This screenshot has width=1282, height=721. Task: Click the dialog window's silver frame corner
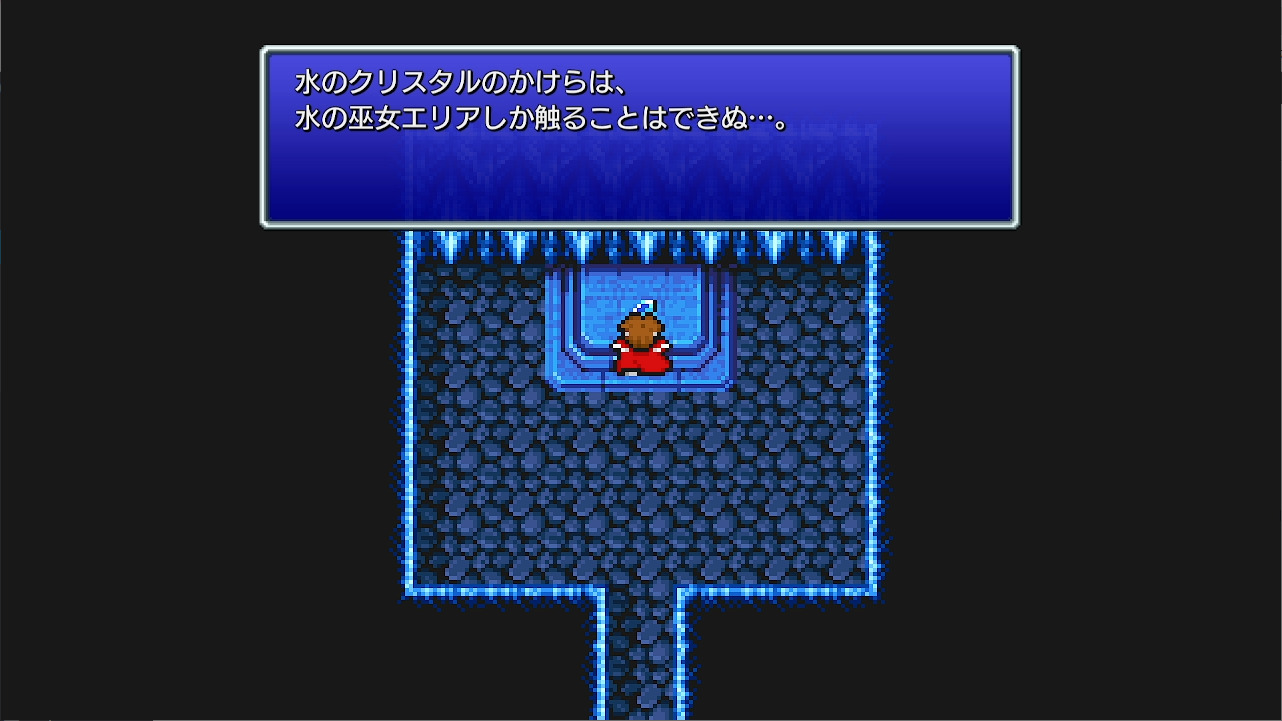(x=266, y=51)
